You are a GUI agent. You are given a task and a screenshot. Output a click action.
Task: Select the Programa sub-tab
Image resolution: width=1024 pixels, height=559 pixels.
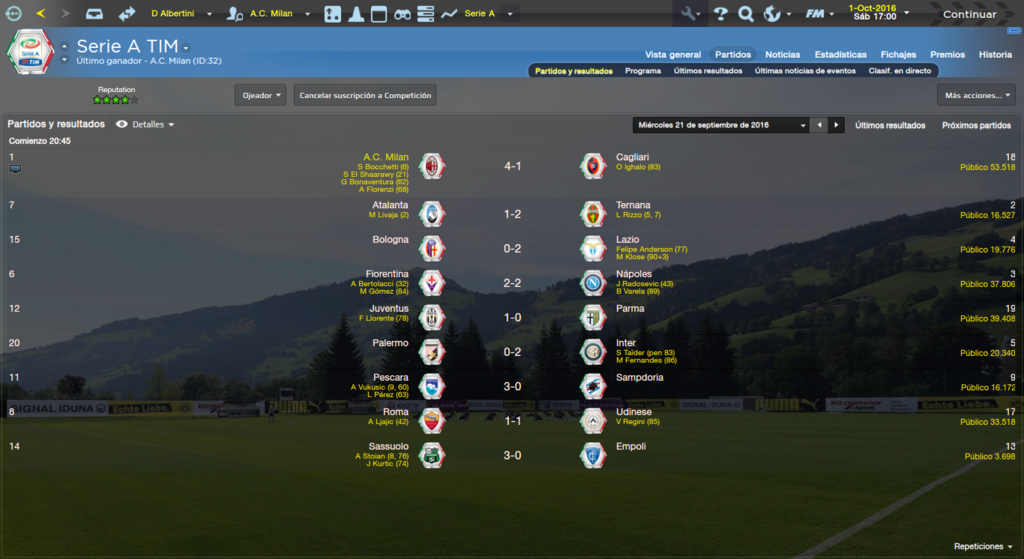642,71
